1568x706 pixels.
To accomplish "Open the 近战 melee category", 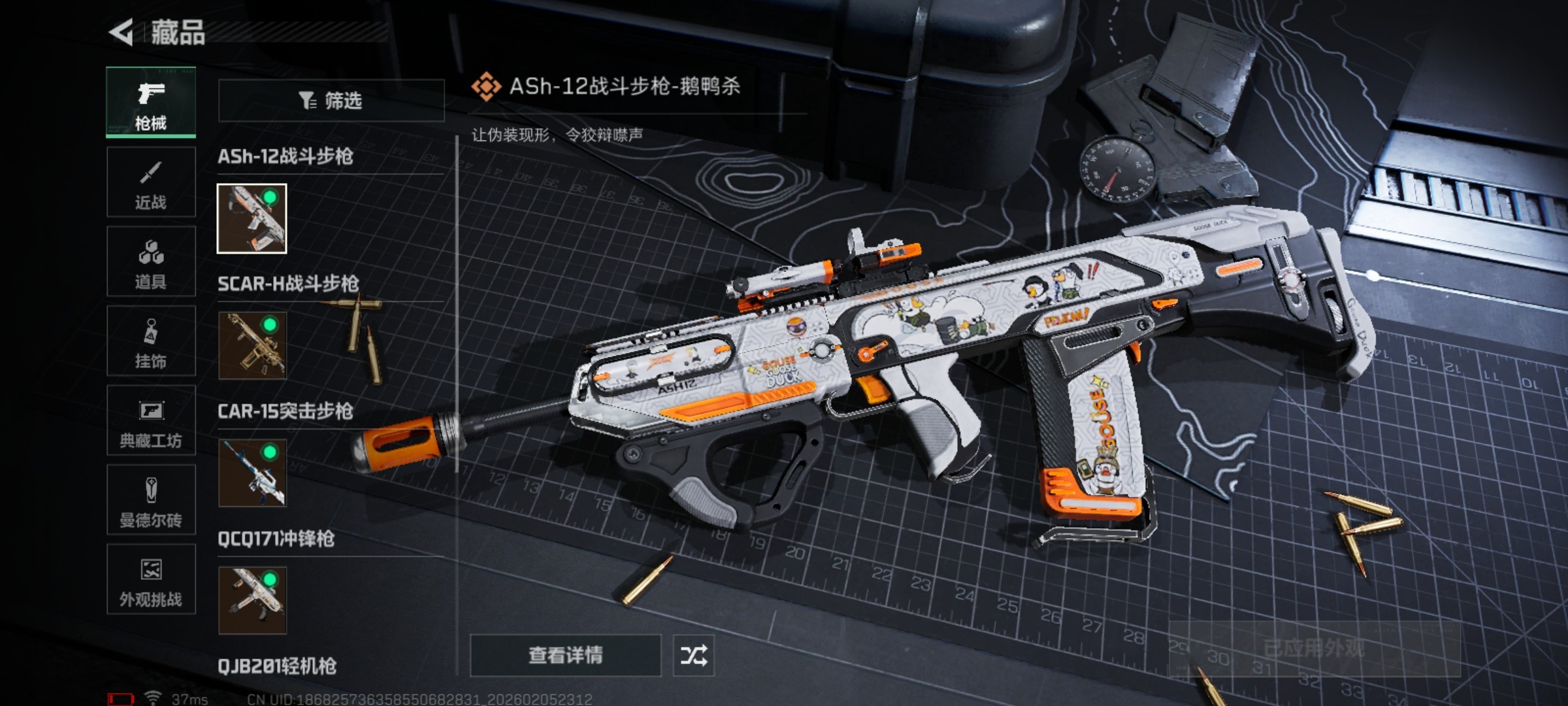I will [151, 182].
